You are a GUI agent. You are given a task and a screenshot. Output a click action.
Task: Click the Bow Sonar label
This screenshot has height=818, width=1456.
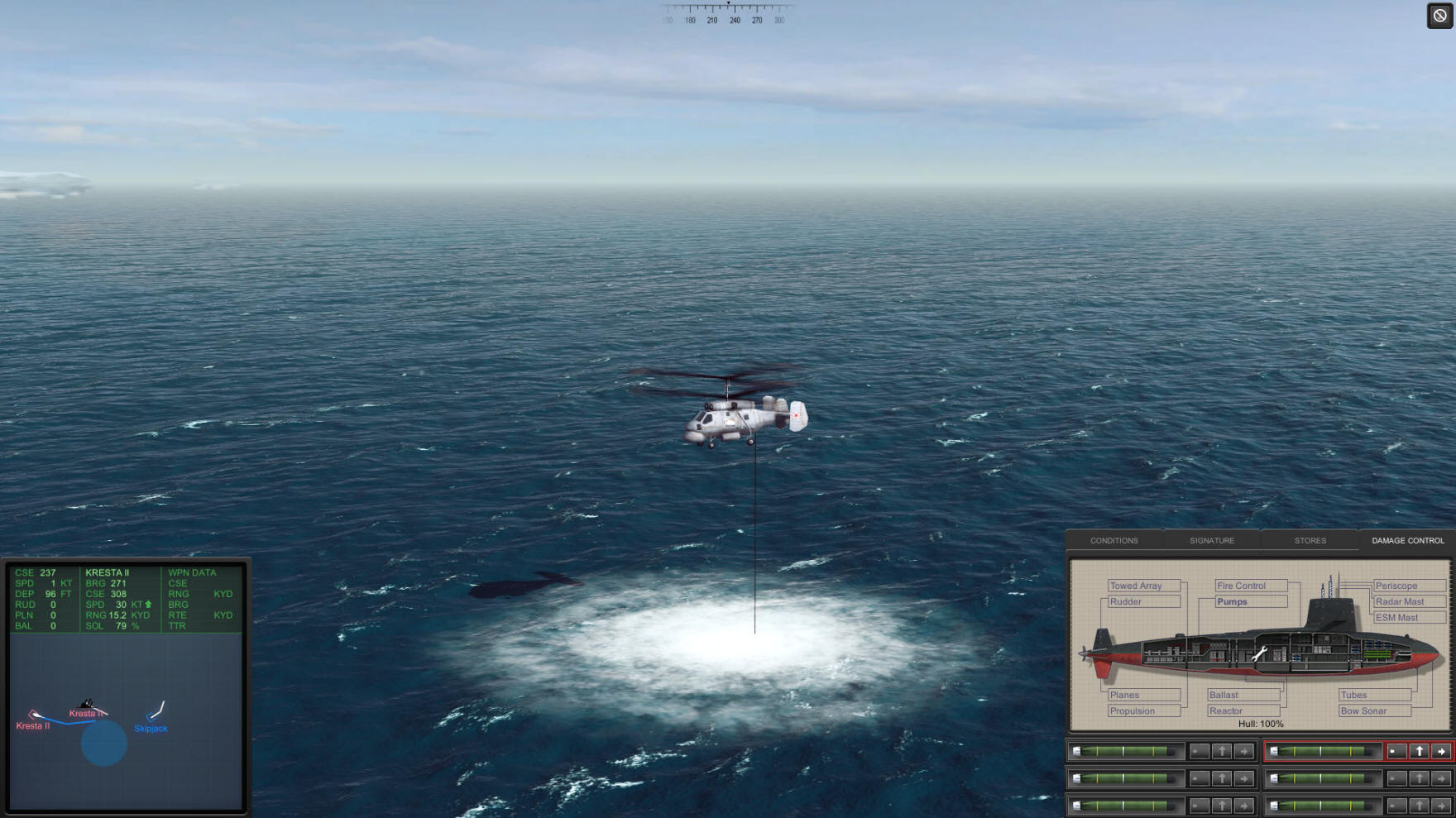point(1365,710)
